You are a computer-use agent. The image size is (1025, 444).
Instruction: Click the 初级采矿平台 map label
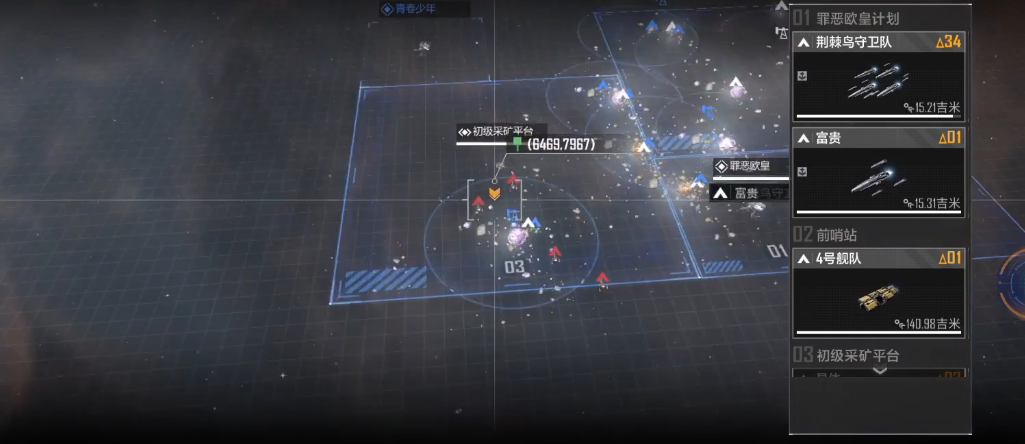(497, 131)
